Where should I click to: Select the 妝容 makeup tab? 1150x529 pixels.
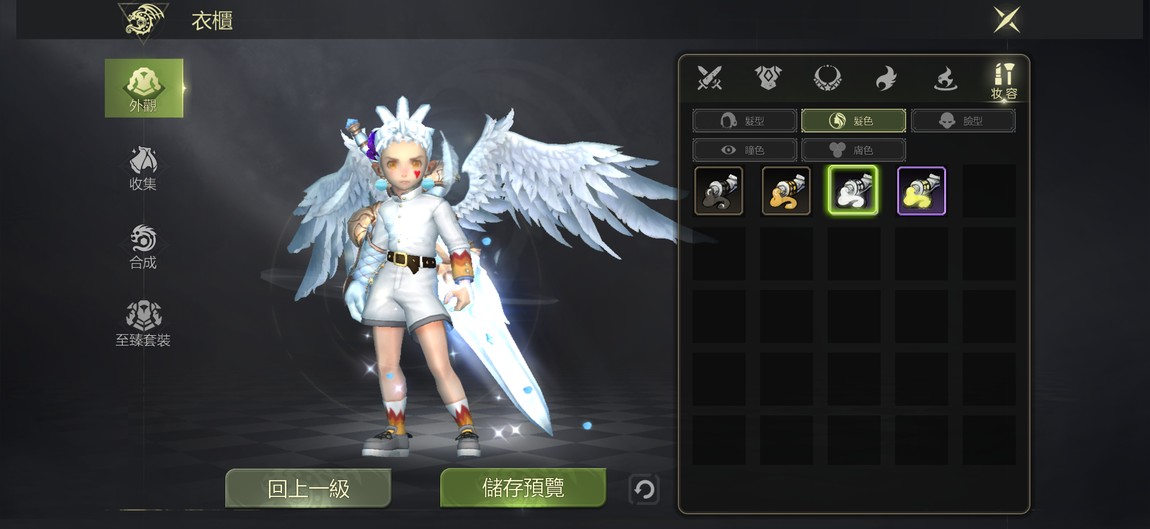[x=1004, y=80]
